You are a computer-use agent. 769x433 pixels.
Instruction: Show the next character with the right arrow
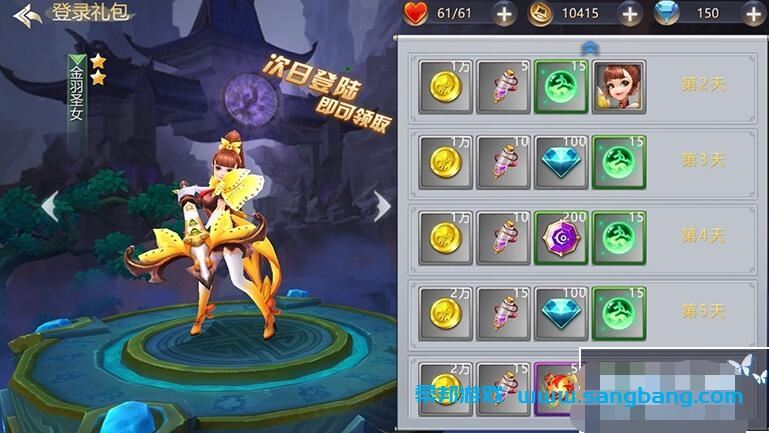coord(382,207)
